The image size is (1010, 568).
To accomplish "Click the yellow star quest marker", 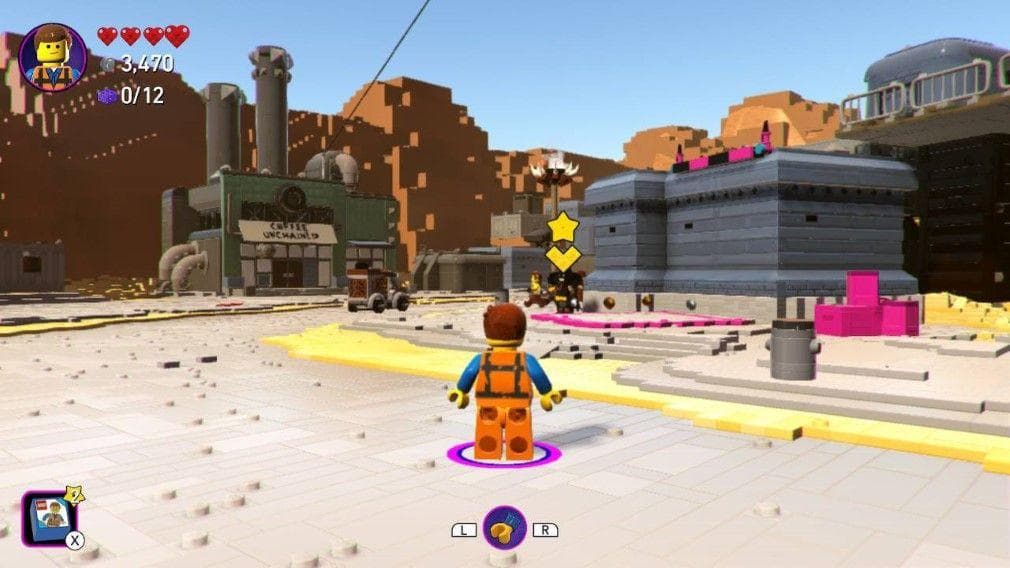I will tap(563, 227).
